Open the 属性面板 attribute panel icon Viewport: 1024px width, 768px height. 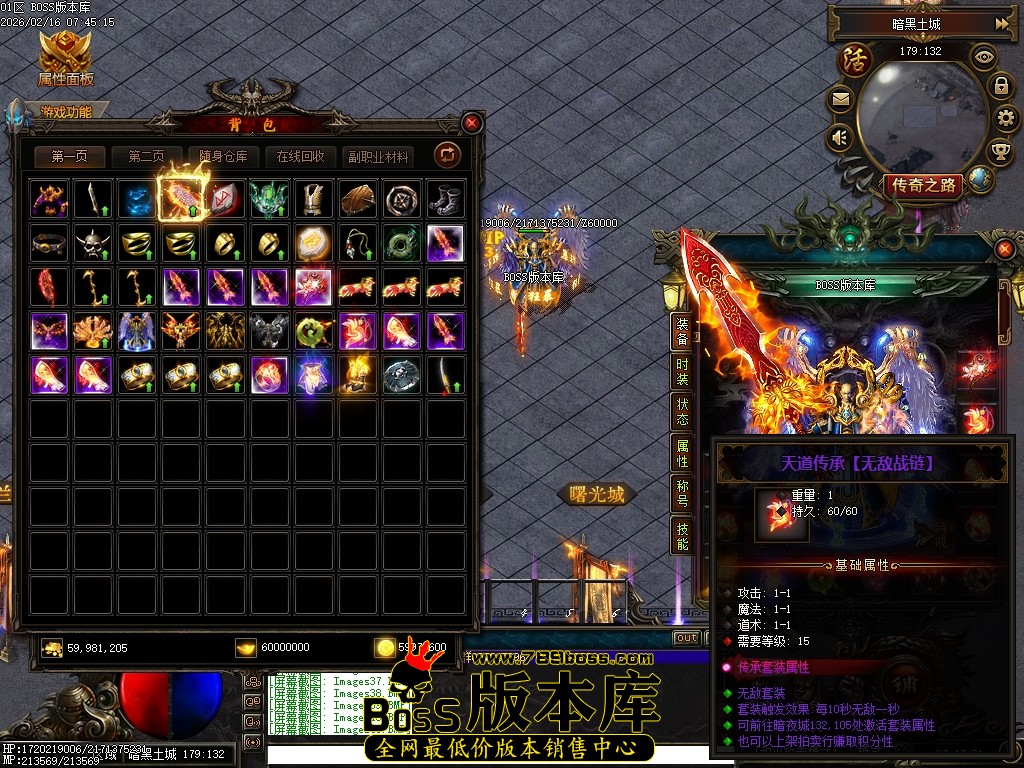[66, 58]
